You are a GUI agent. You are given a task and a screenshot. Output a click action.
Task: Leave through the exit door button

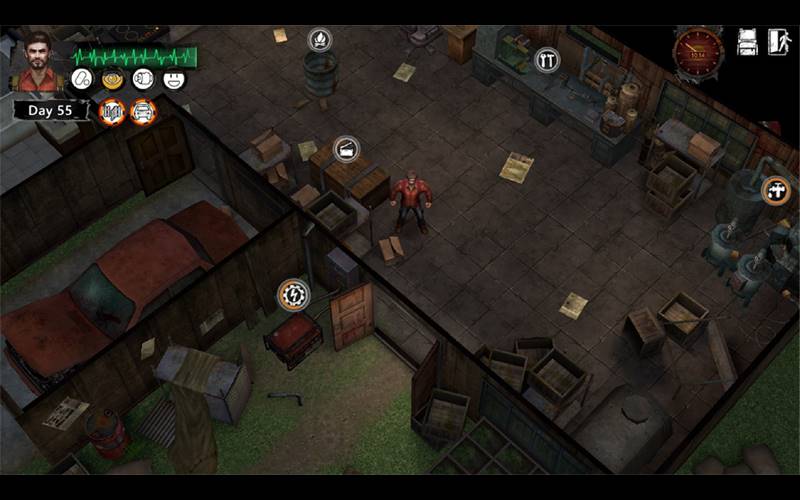click(x=778, y=42)
